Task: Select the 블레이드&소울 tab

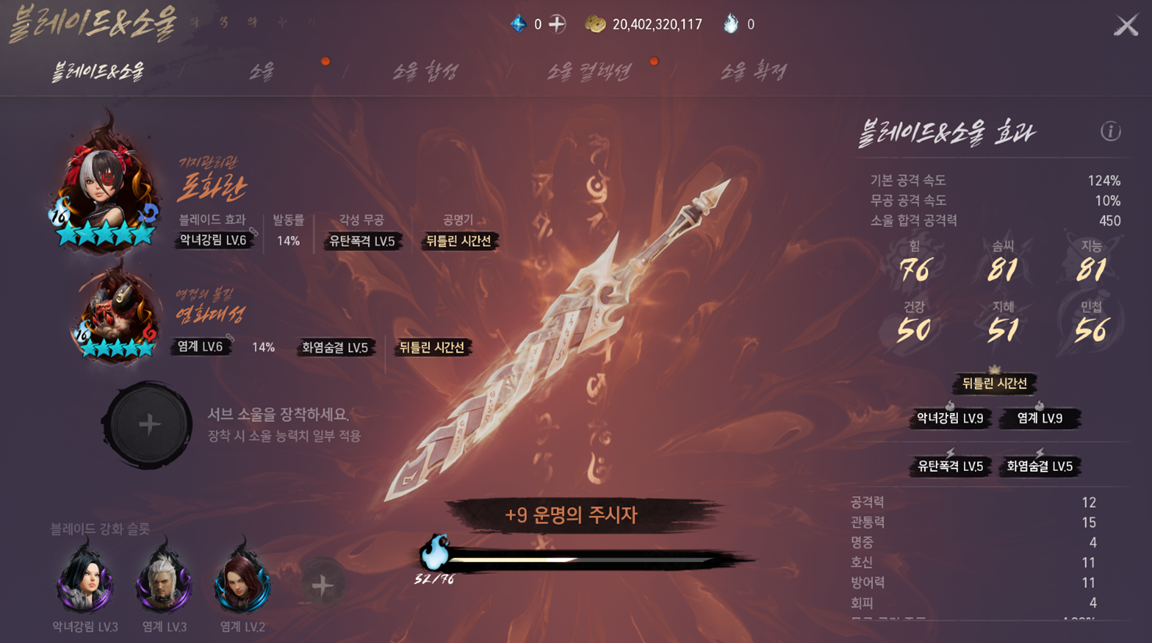Action: pyautogui.click(x=98, y=71)
